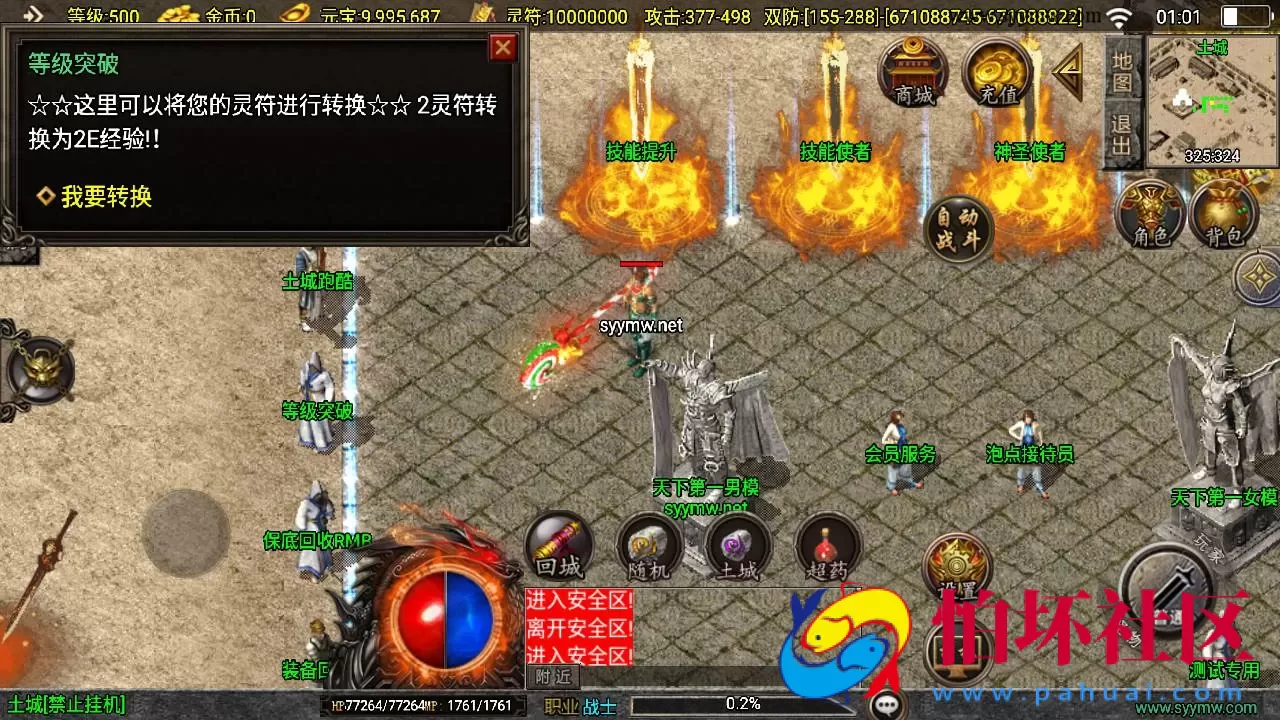The image size is (1280, 720).
Task: Click the 回城 return-to-town teleport icon
Action: click(x=558, y=545)
